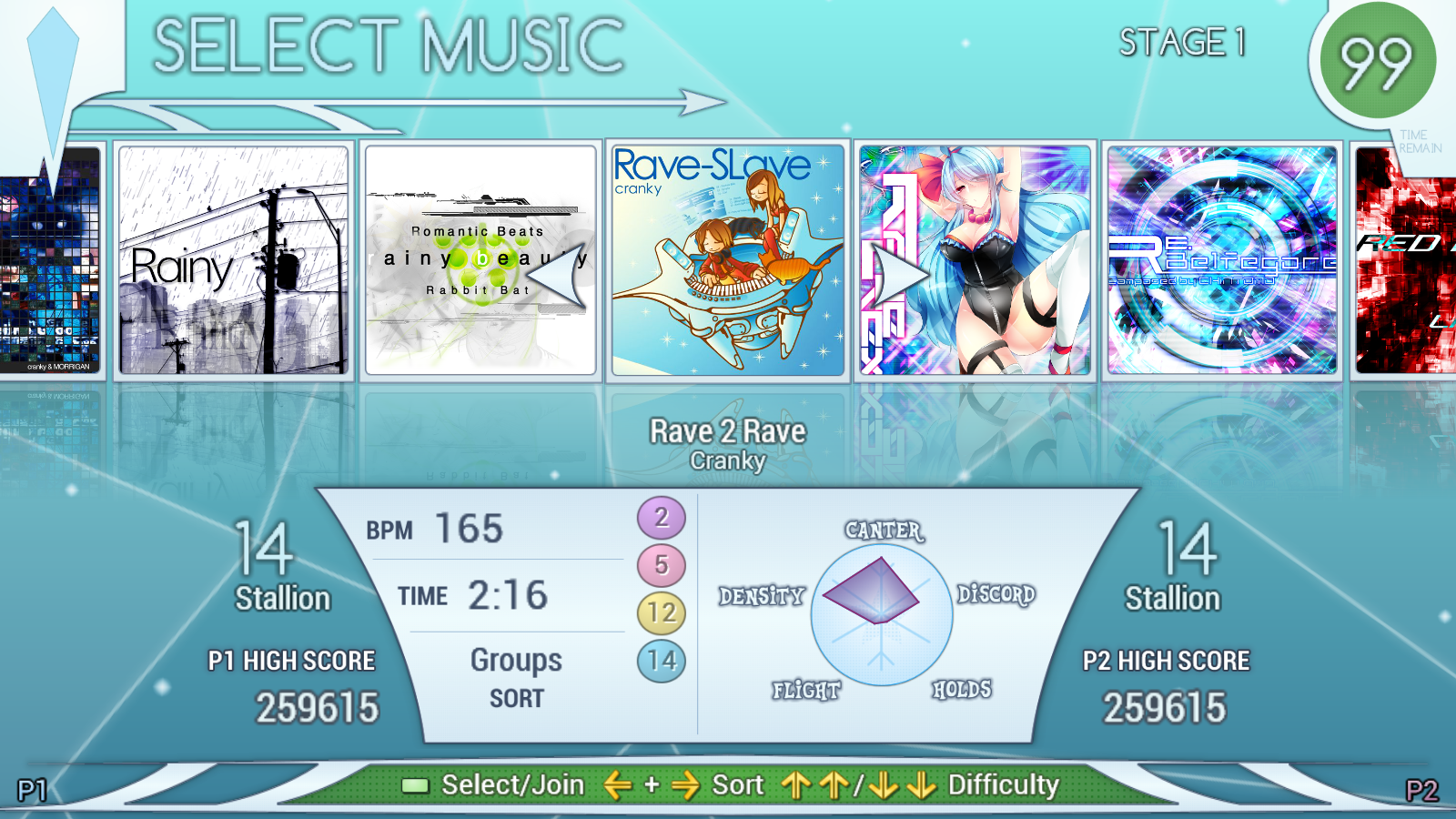Viewport: 1456px width, 819px height.
Task: Select yellow difficulty level 12
Action: coord(662,612)
